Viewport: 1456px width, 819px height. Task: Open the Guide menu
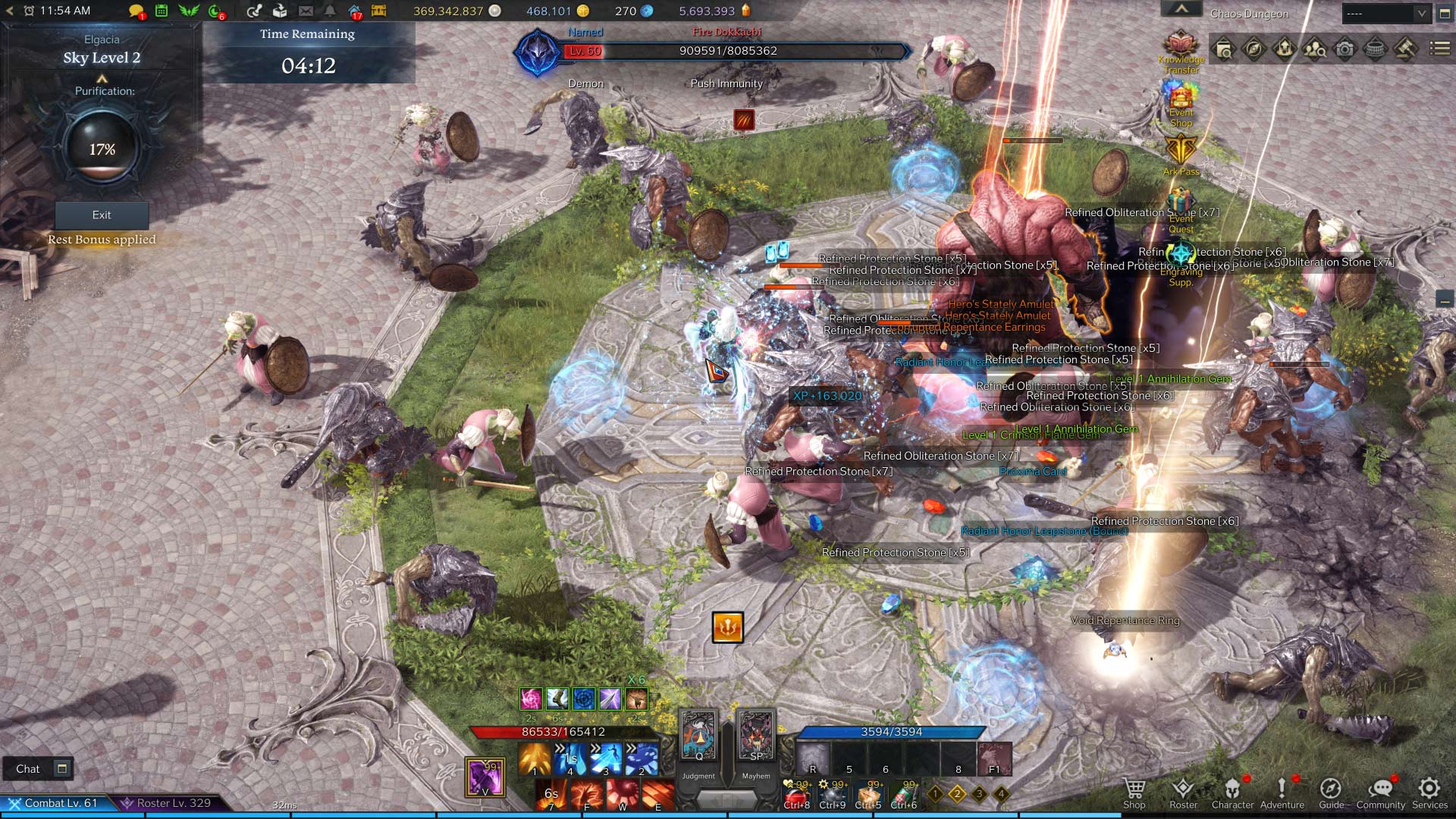(x=1331, y=792)
